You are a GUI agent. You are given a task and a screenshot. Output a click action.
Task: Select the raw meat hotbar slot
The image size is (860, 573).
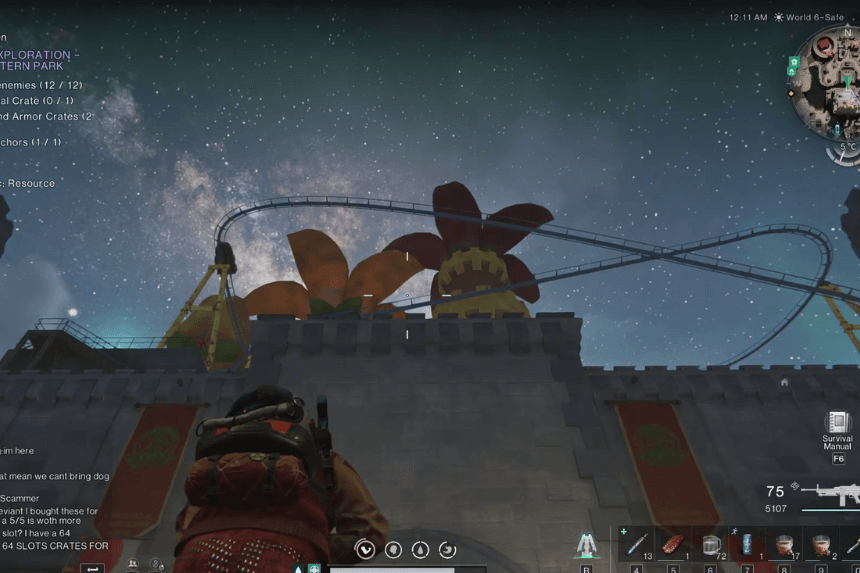[674, 545]
